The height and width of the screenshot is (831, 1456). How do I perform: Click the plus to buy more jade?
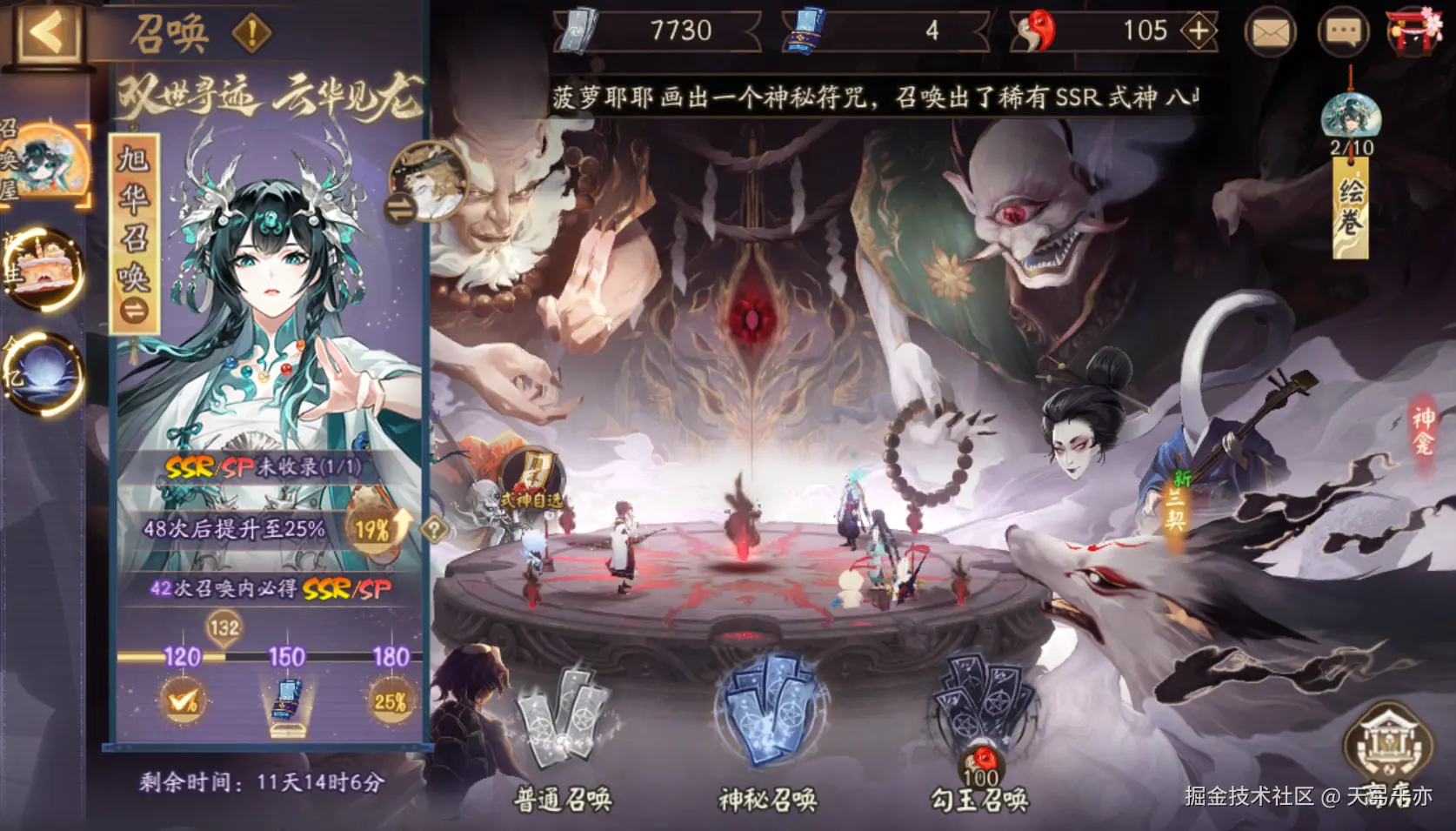[x=1200, y=30]
